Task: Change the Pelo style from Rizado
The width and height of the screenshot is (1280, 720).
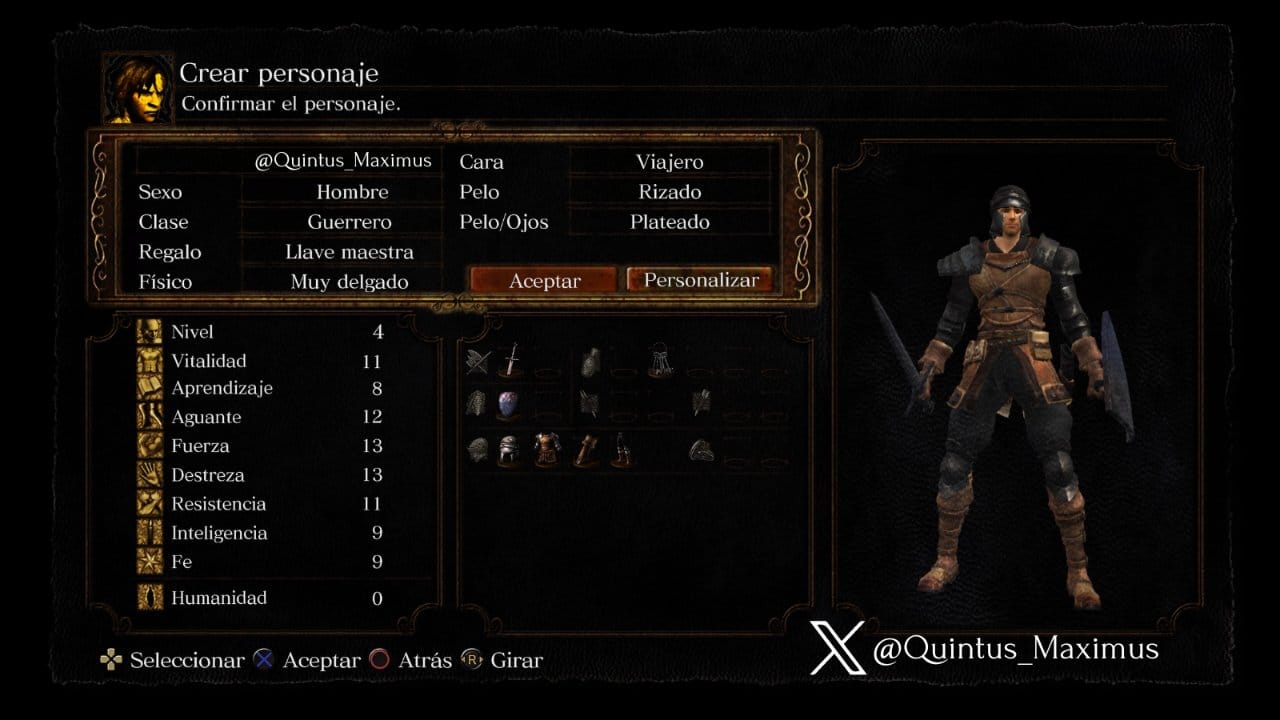Action: pos(669,192)
